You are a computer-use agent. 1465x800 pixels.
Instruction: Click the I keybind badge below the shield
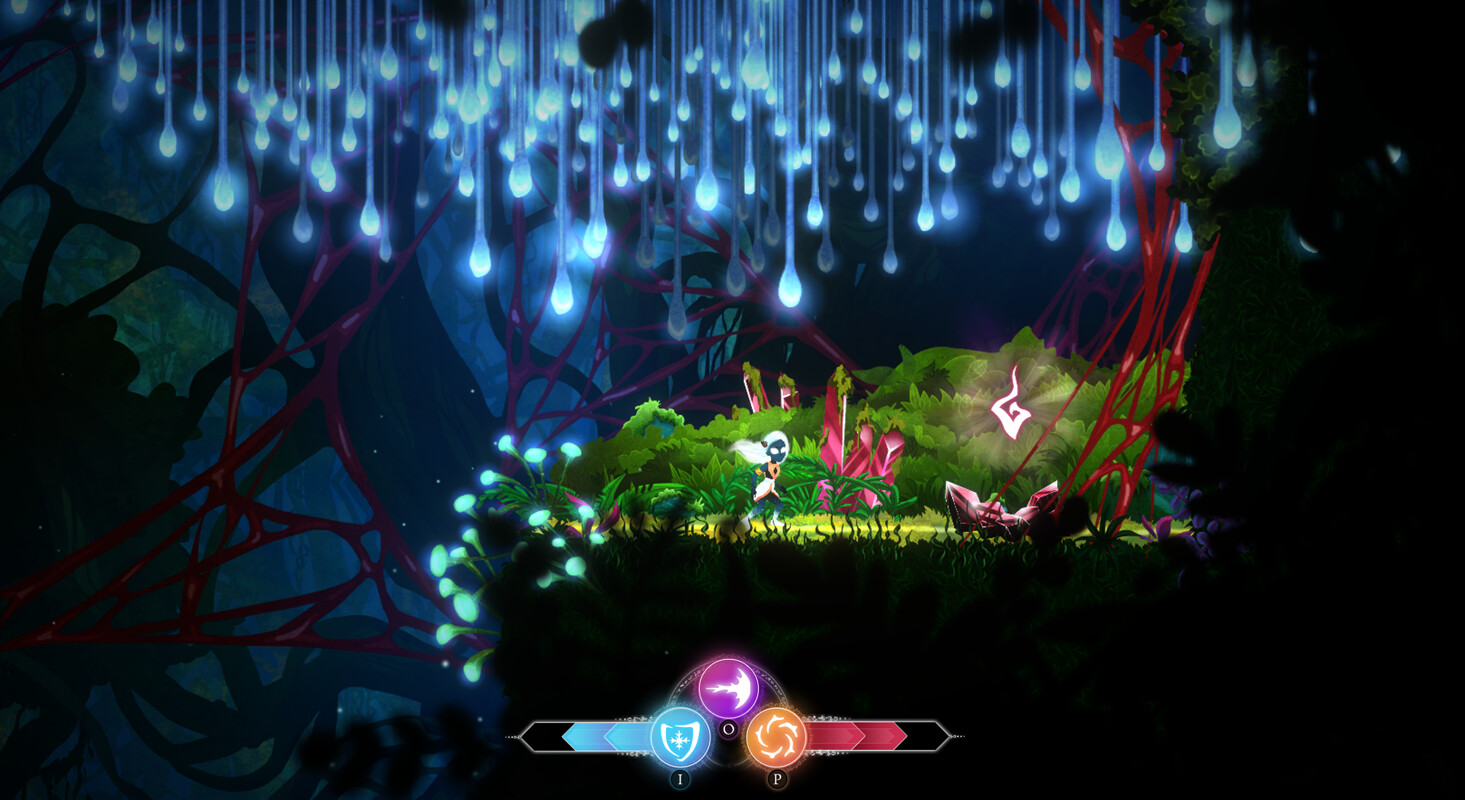coord(681,778)
